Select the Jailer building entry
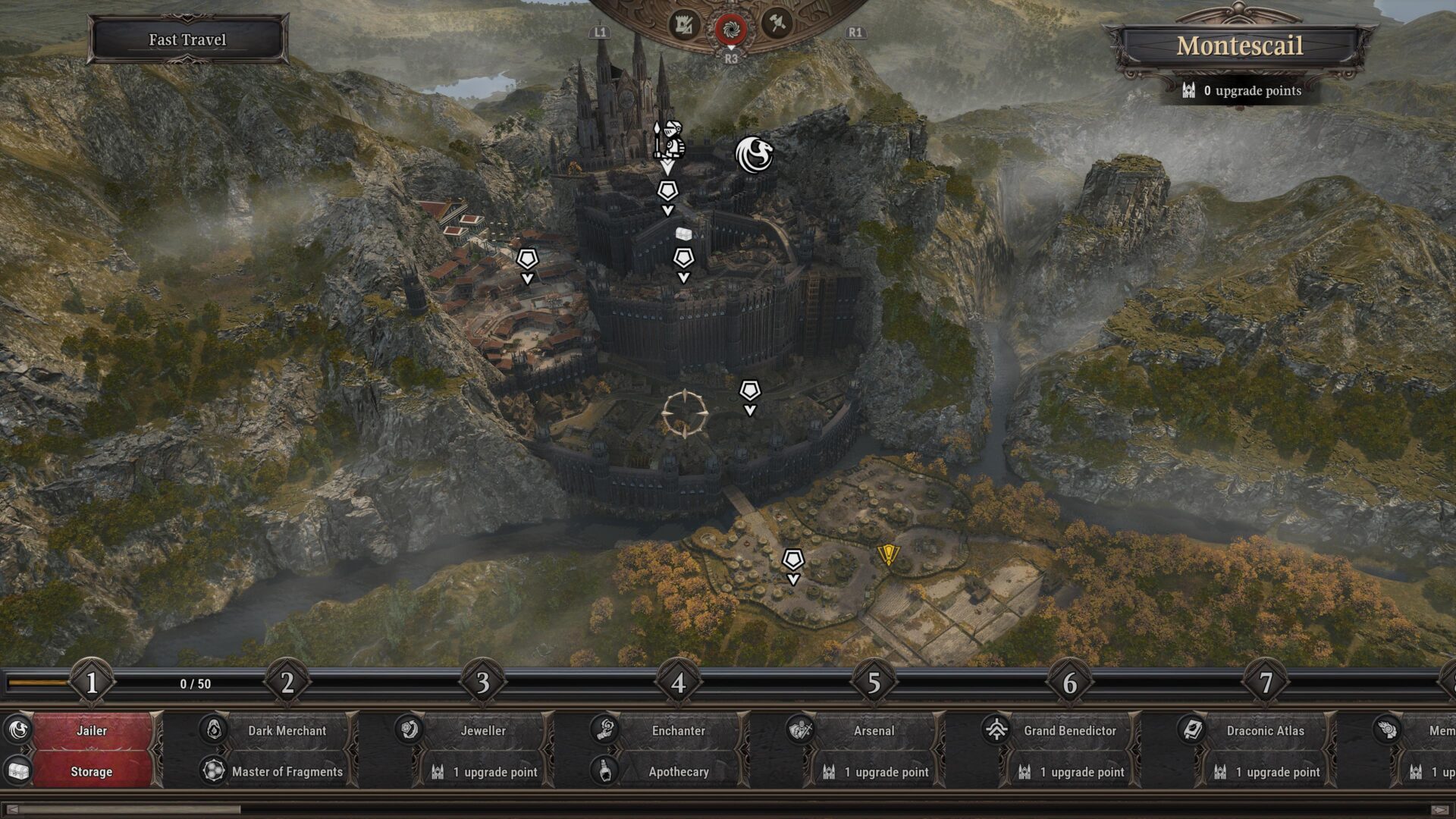 [x=92, y=730]
